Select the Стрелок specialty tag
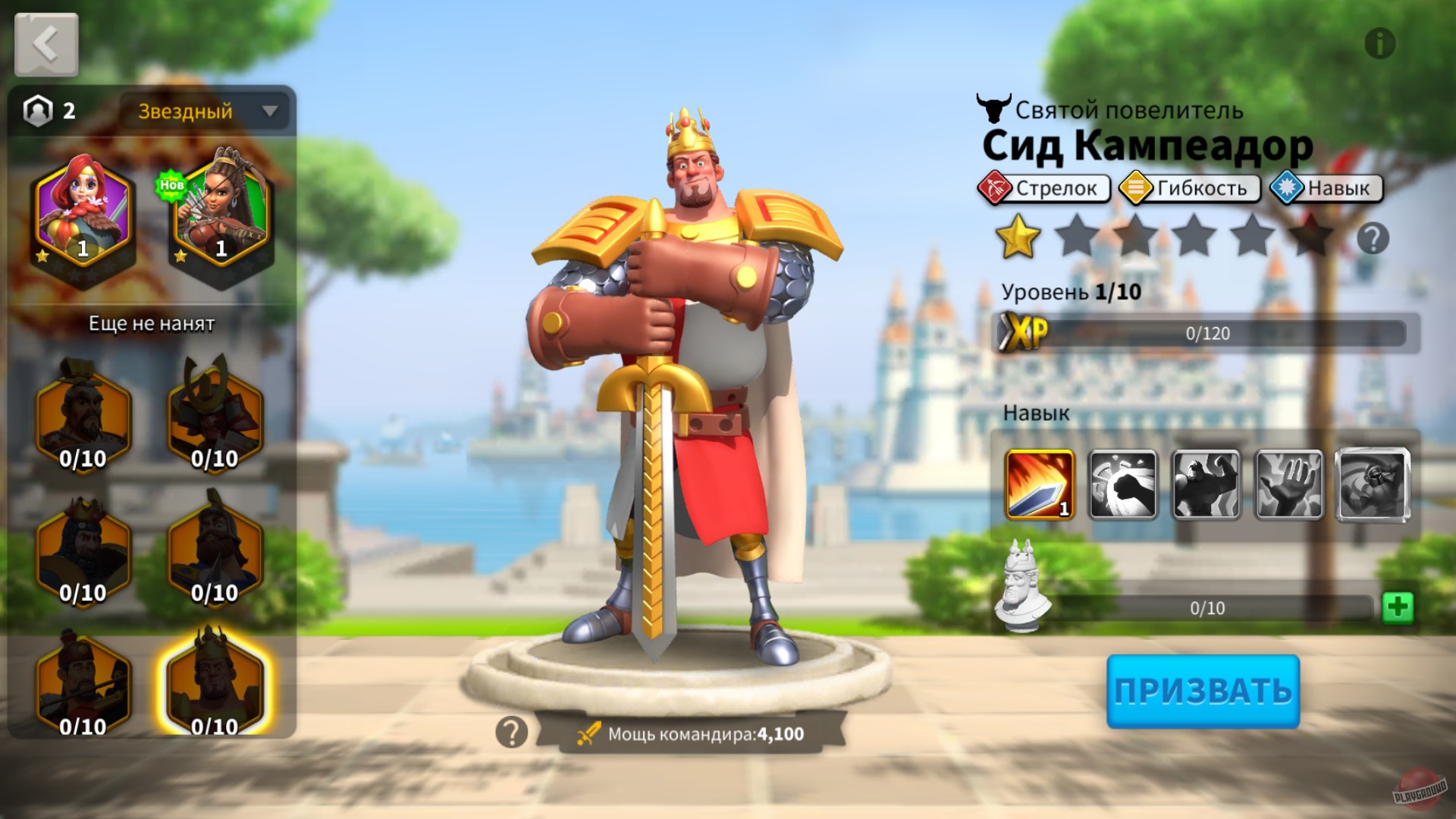 tap(1045, 188)
